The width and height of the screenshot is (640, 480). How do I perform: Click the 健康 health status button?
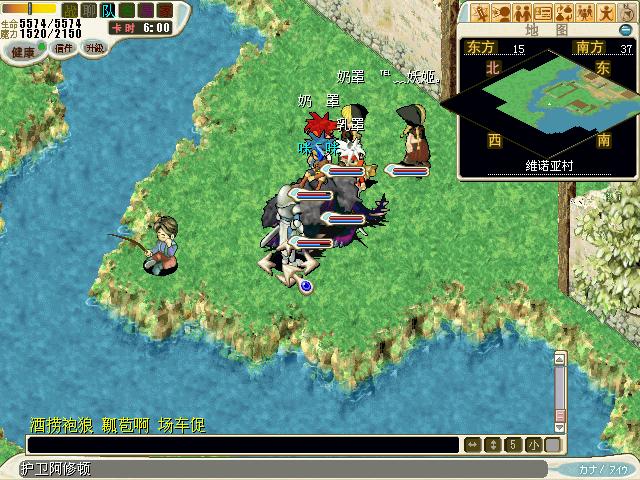pos(22,52)
